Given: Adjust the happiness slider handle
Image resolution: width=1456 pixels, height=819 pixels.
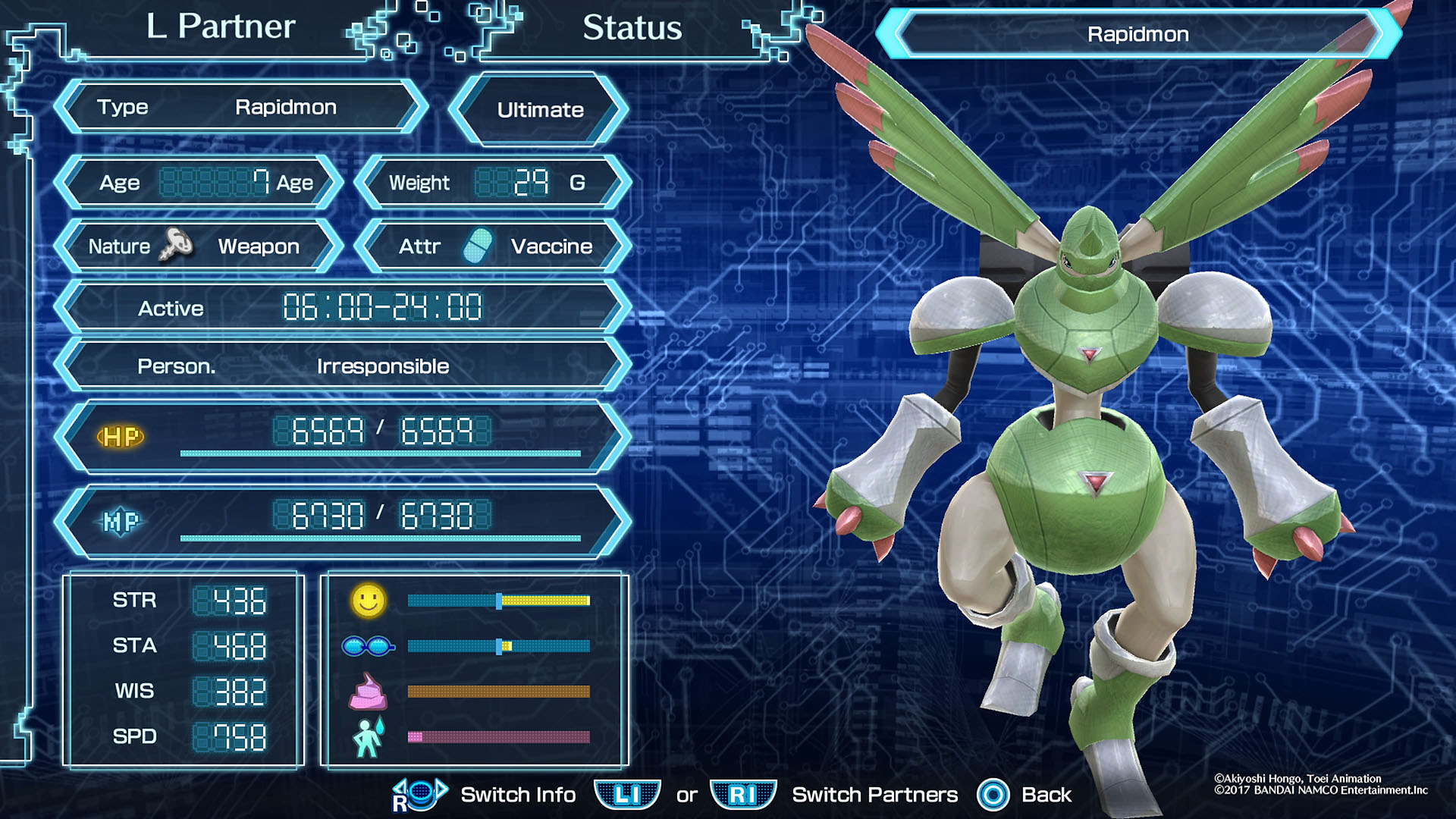Looking at the screenshot, I should 500,599.
